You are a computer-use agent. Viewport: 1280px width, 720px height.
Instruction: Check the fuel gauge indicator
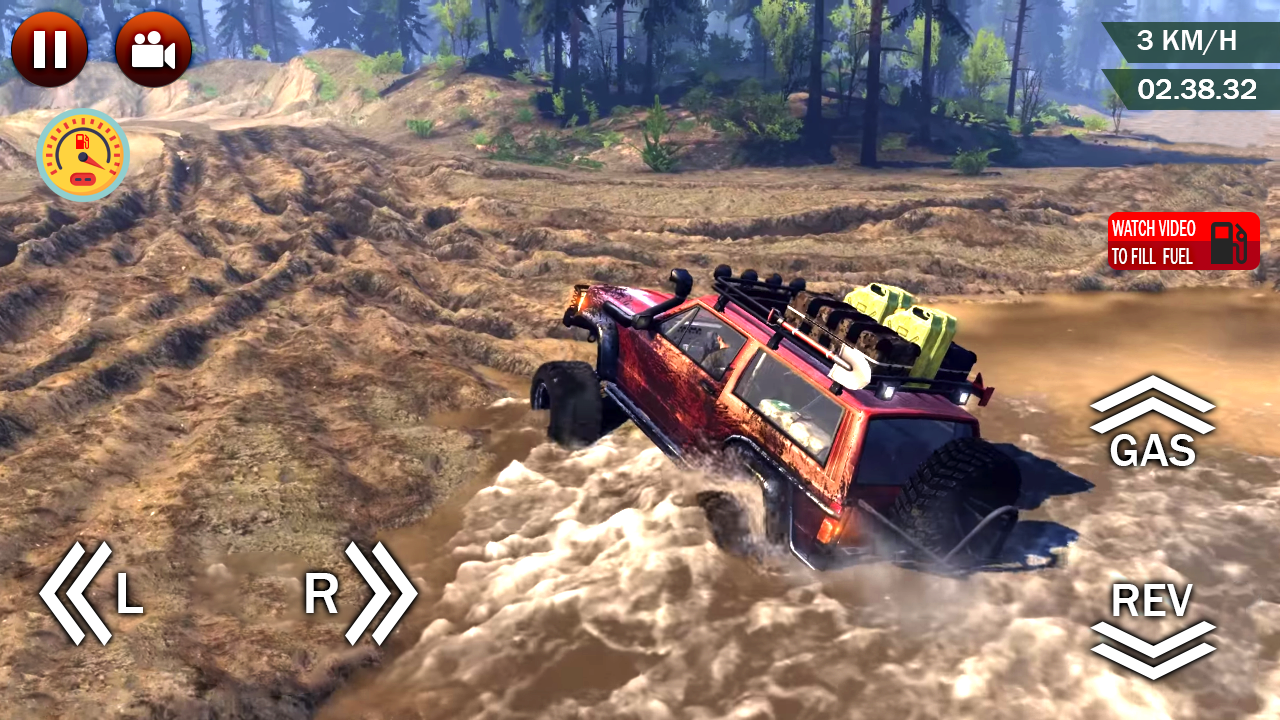(x=83, y=155)
